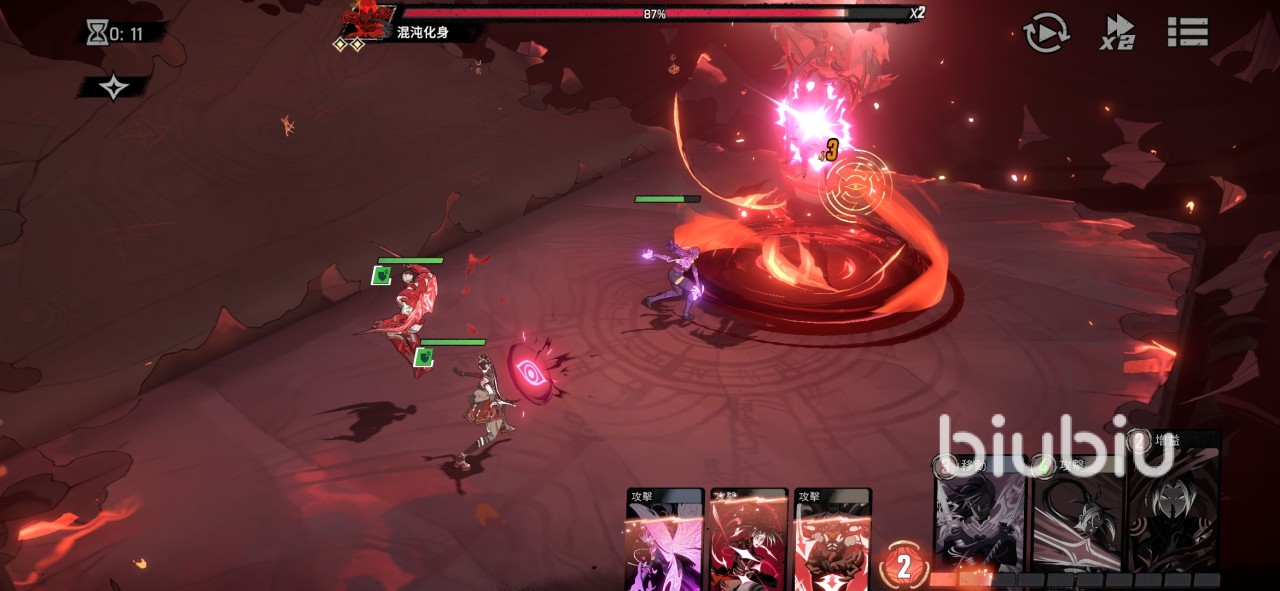Click the four-point star panel button

[114, 88]
